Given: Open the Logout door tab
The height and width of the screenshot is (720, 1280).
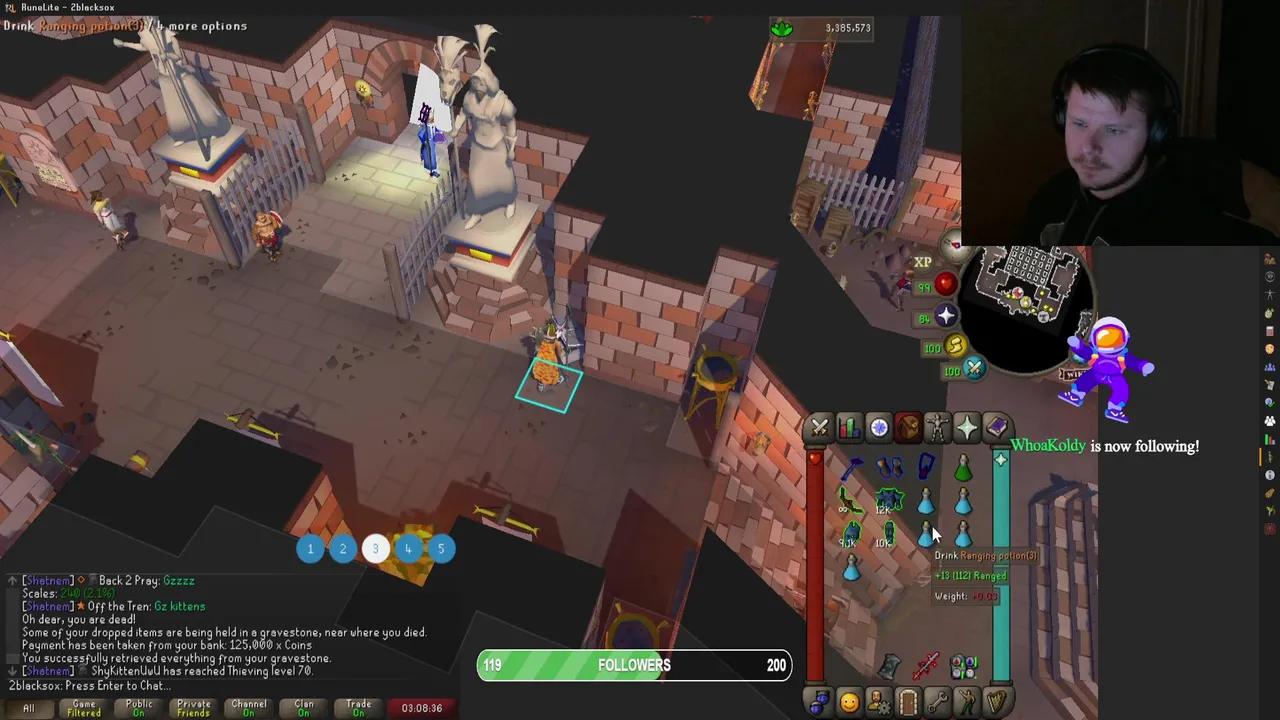Looking at the screenshot, I should [908, 703].
